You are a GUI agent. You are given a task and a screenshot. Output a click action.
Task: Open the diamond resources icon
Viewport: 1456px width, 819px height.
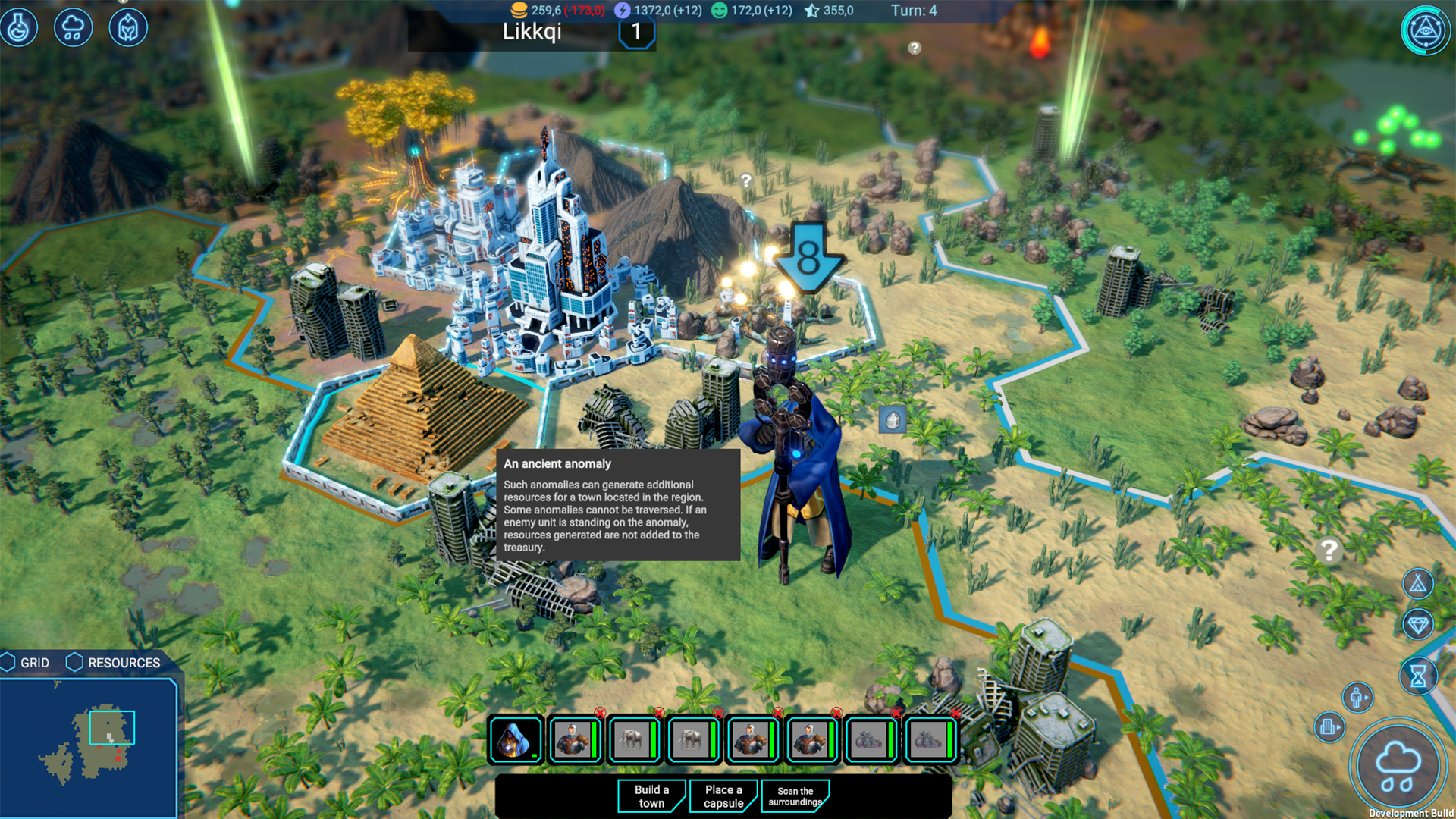pos(1419,624)
